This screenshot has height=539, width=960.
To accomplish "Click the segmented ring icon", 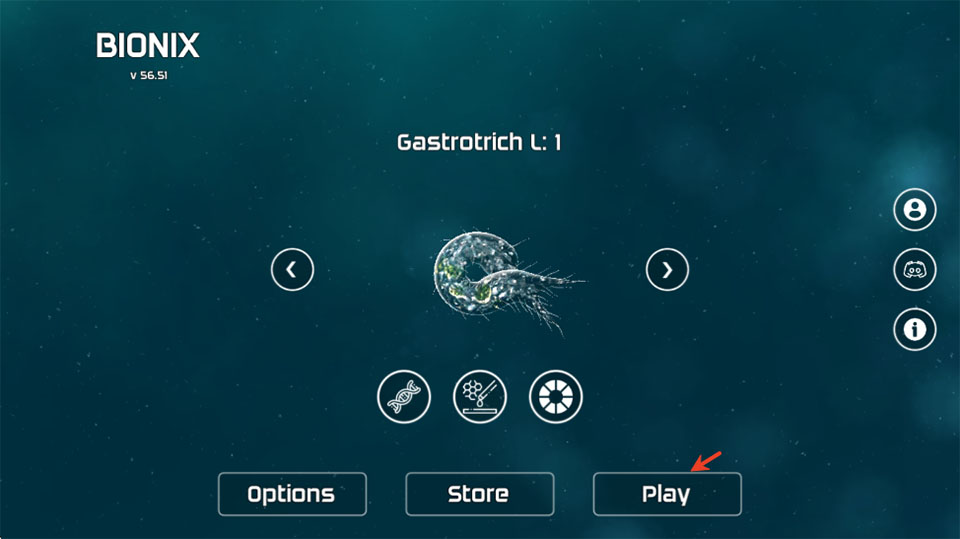I will [x=556, y=397].
